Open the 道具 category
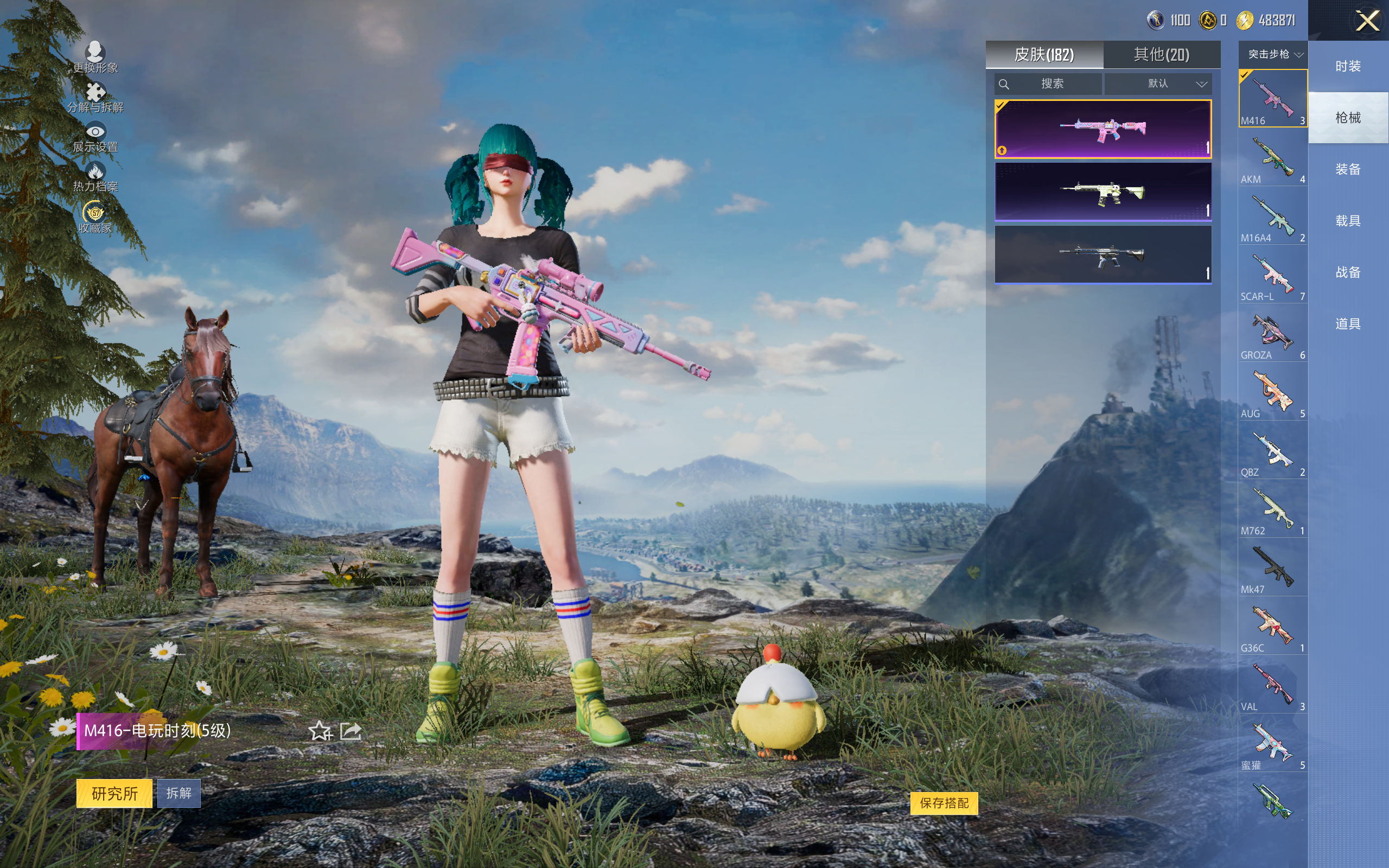This screenshot has width=1389, height=868. [1348, 324]
